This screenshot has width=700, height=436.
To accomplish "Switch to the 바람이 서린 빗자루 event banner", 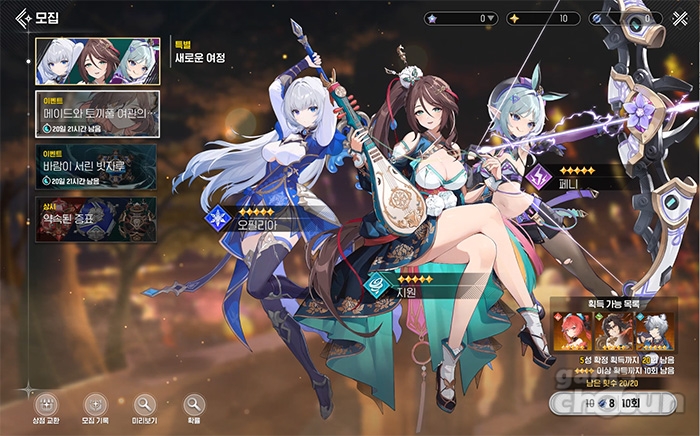I will click(96, 166).
